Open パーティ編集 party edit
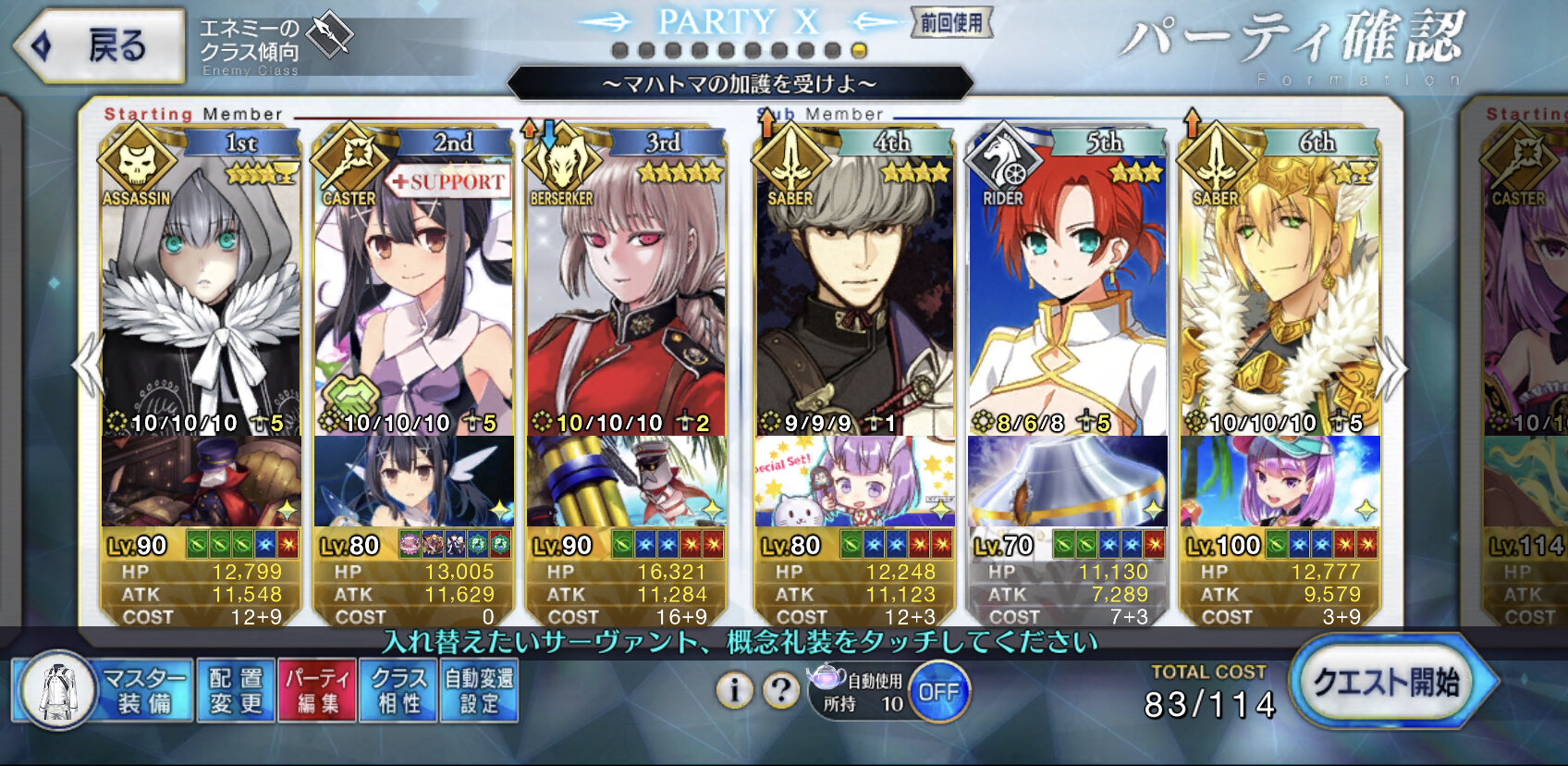The width and height of the screenshot is (1568, 766). [317, 691]
